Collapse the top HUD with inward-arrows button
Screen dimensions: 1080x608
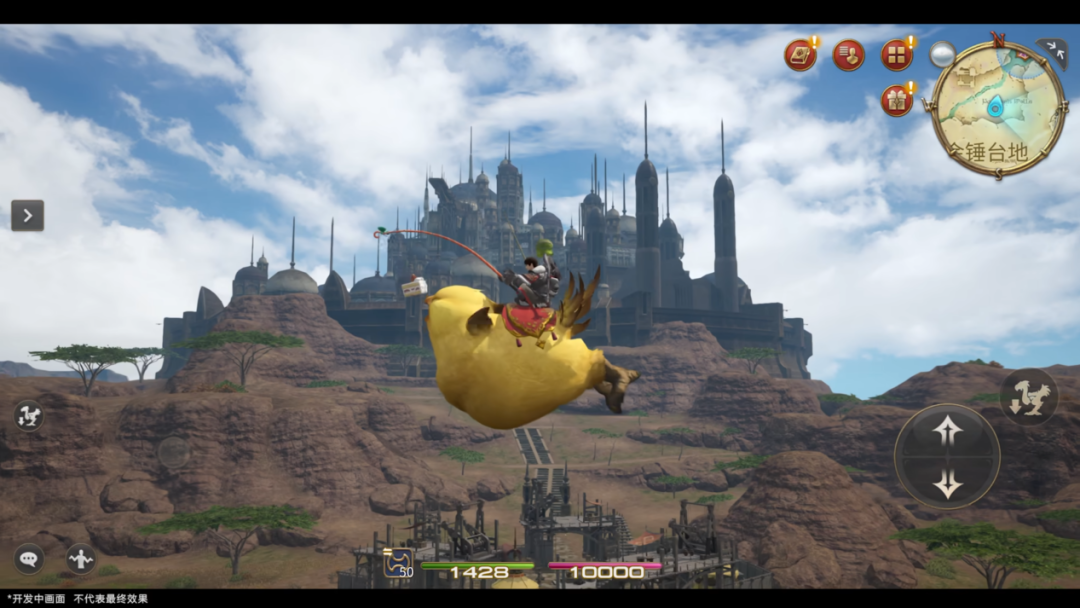pos(1051,50)
